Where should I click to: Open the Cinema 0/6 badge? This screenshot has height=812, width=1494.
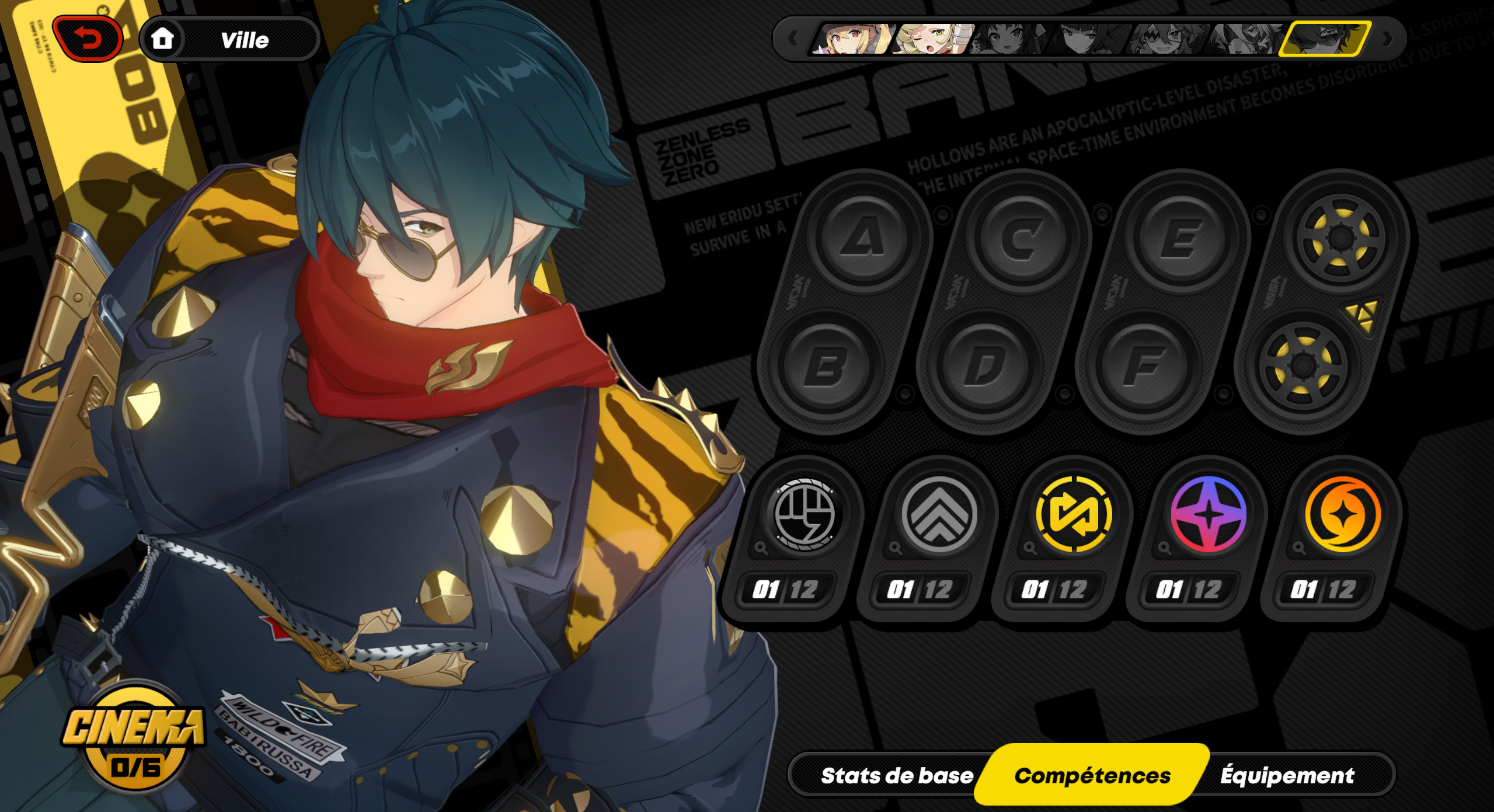pos(134,738)
